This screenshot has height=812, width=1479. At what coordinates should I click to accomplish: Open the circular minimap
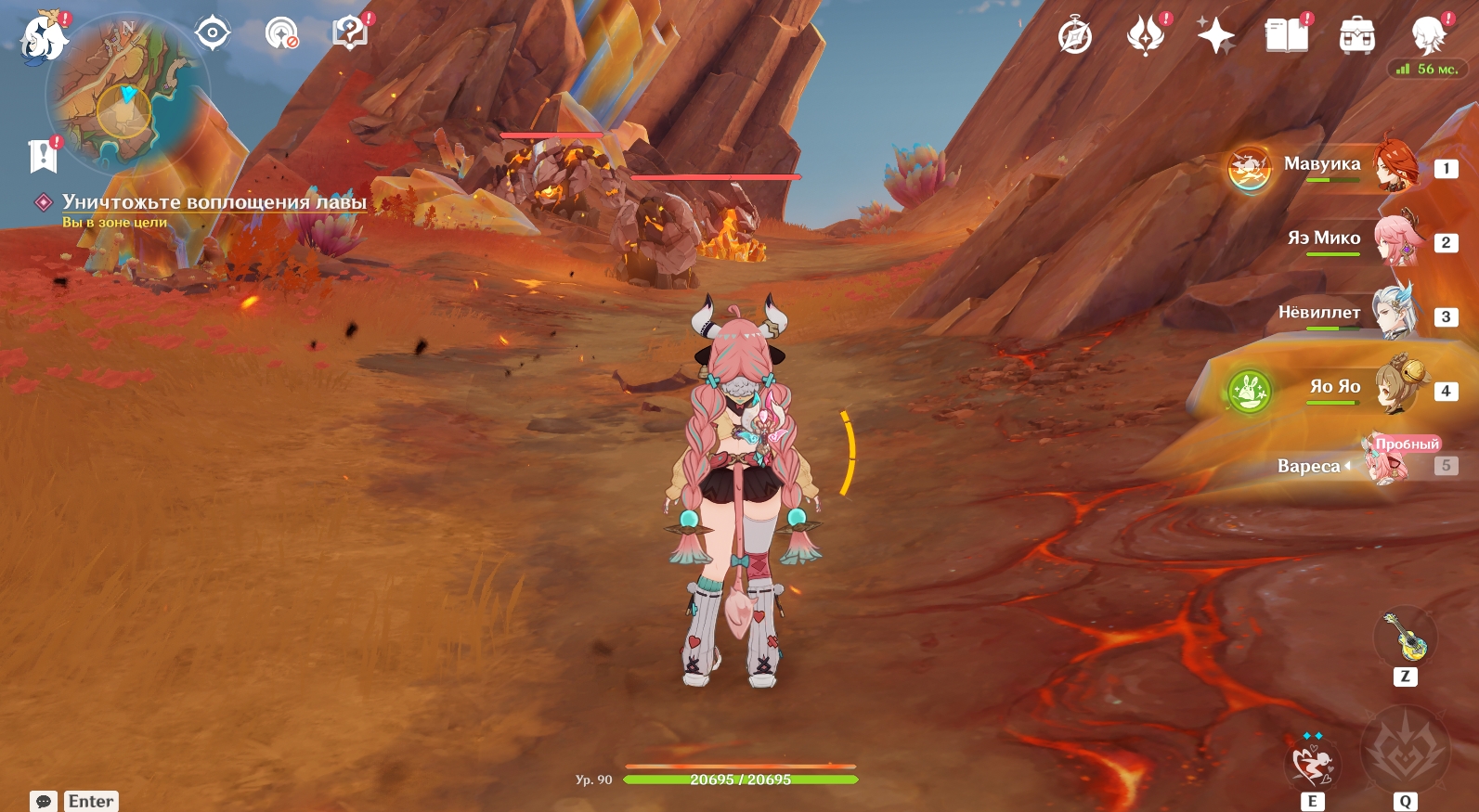pos(127,93)
